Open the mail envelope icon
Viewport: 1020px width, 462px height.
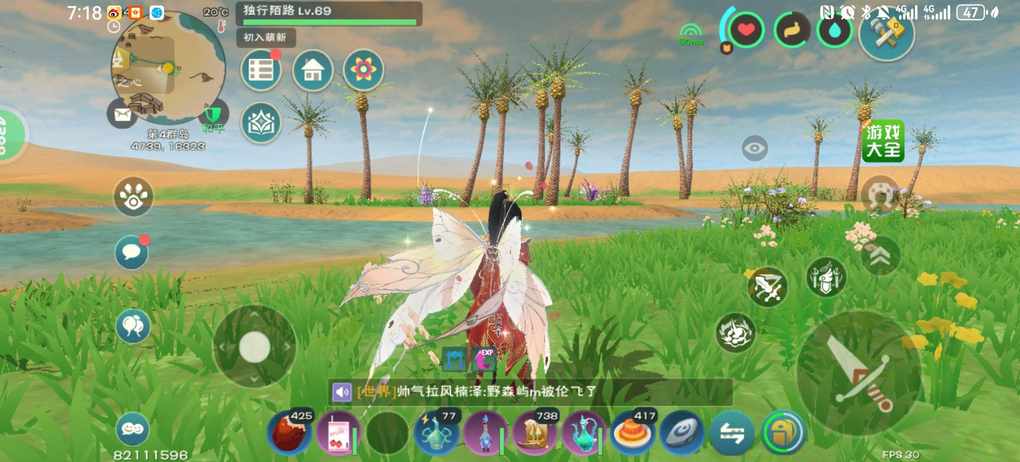pyautogui.click(x=121, y=114)
